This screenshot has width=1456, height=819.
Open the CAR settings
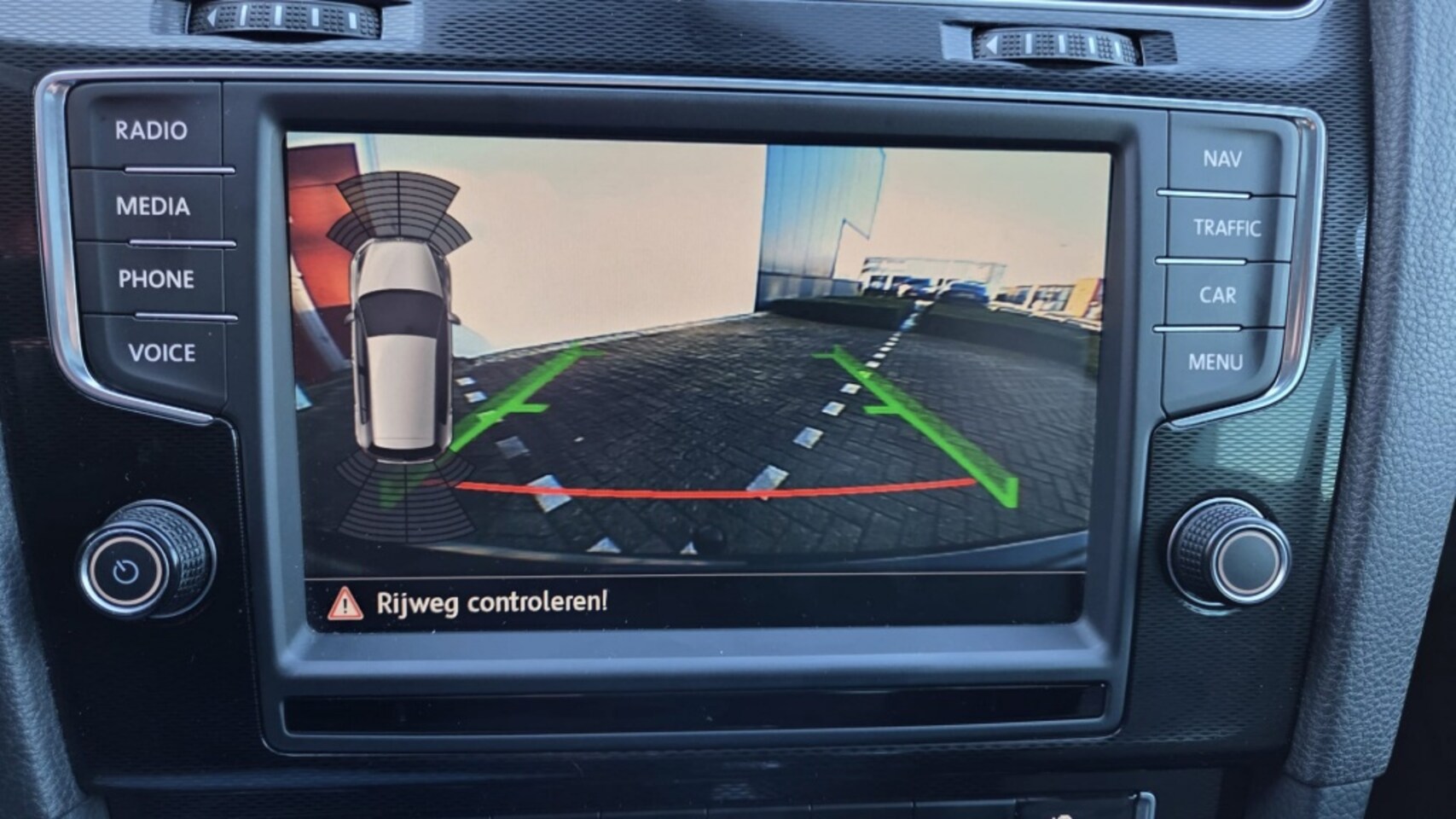pyautogui.click(x=1217, y=295)
